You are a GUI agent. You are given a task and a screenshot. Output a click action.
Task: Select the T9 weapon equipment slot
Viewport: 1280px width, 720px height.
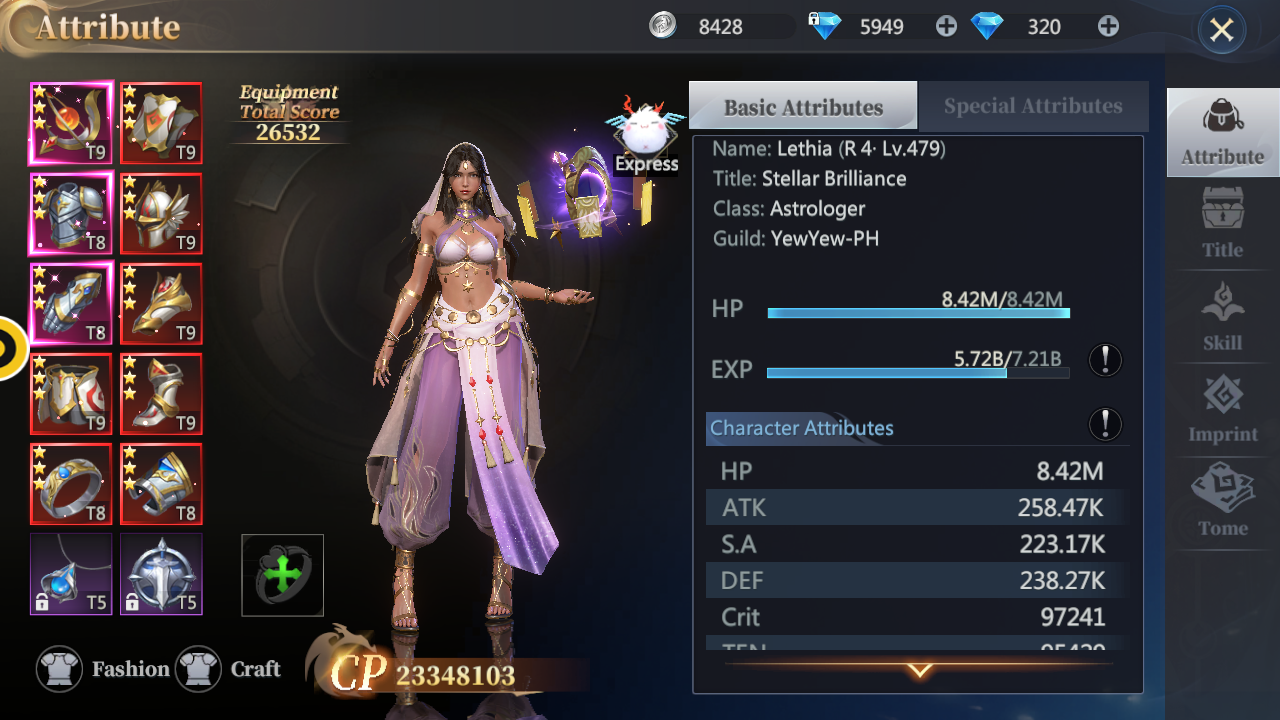pos(71,123)
